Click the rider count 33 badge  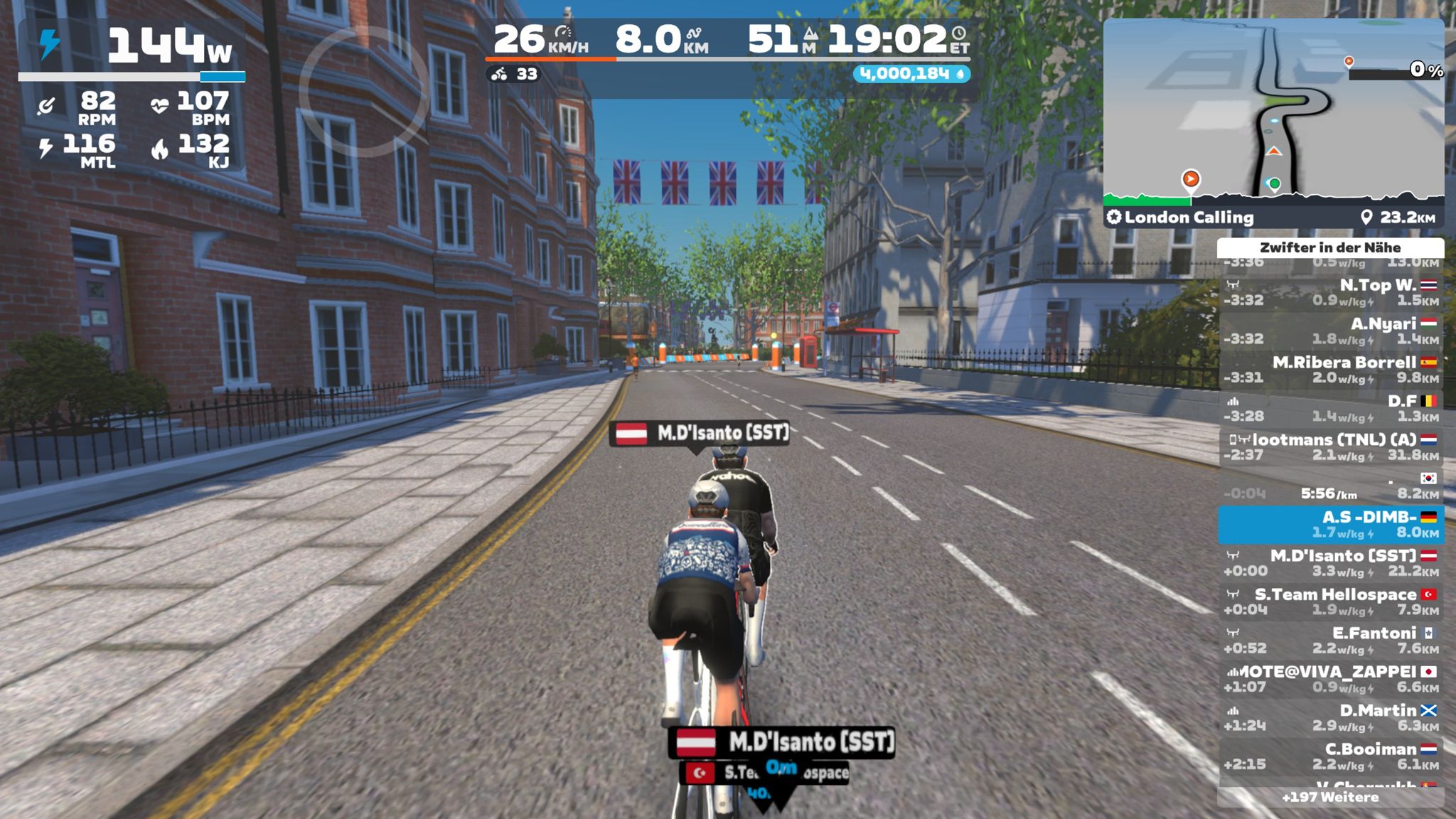tap(515, 74)
